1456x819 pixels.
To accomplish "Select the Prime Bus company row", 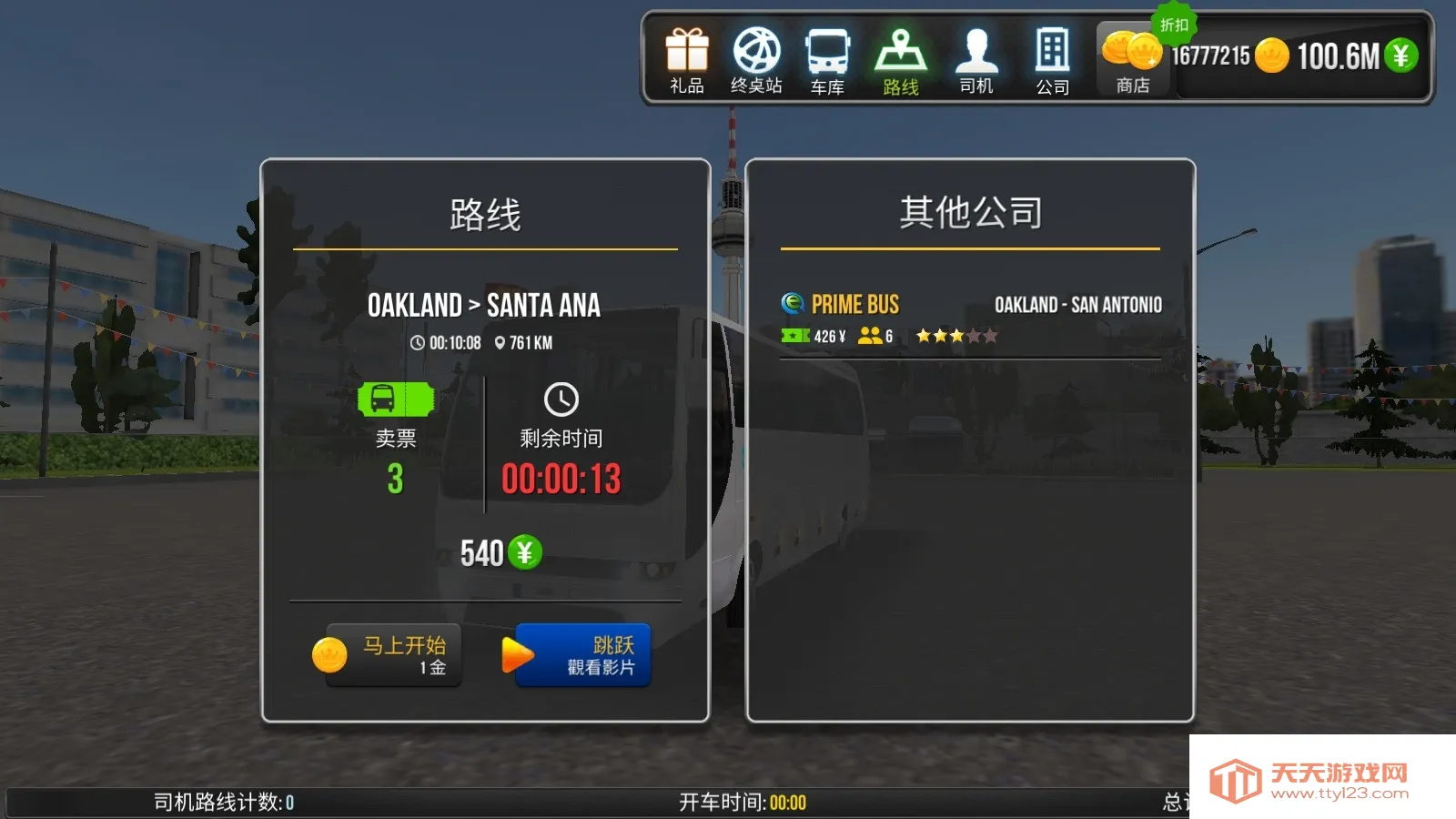I will [x=970, y=319].
